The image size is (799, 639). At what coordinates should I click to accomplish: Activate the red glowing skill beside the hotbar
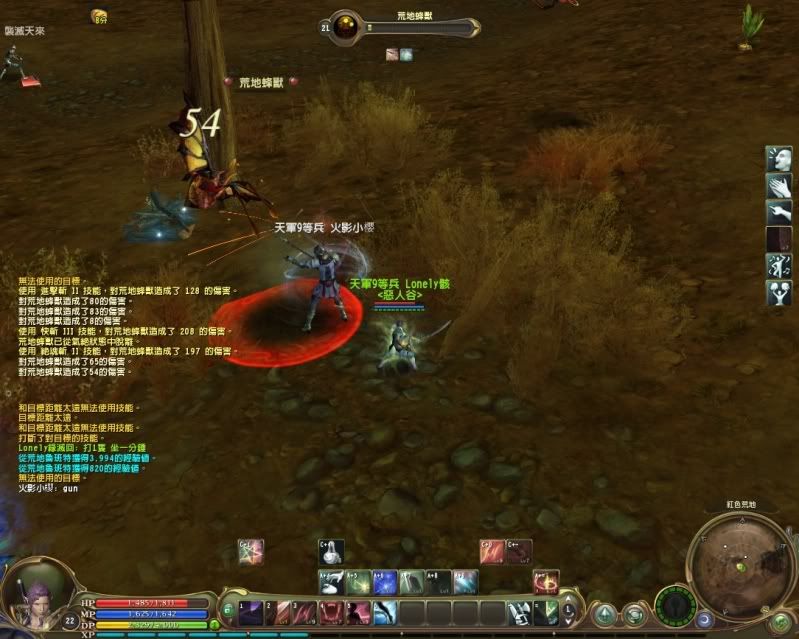pyautogui.click(x=546, y=583)
